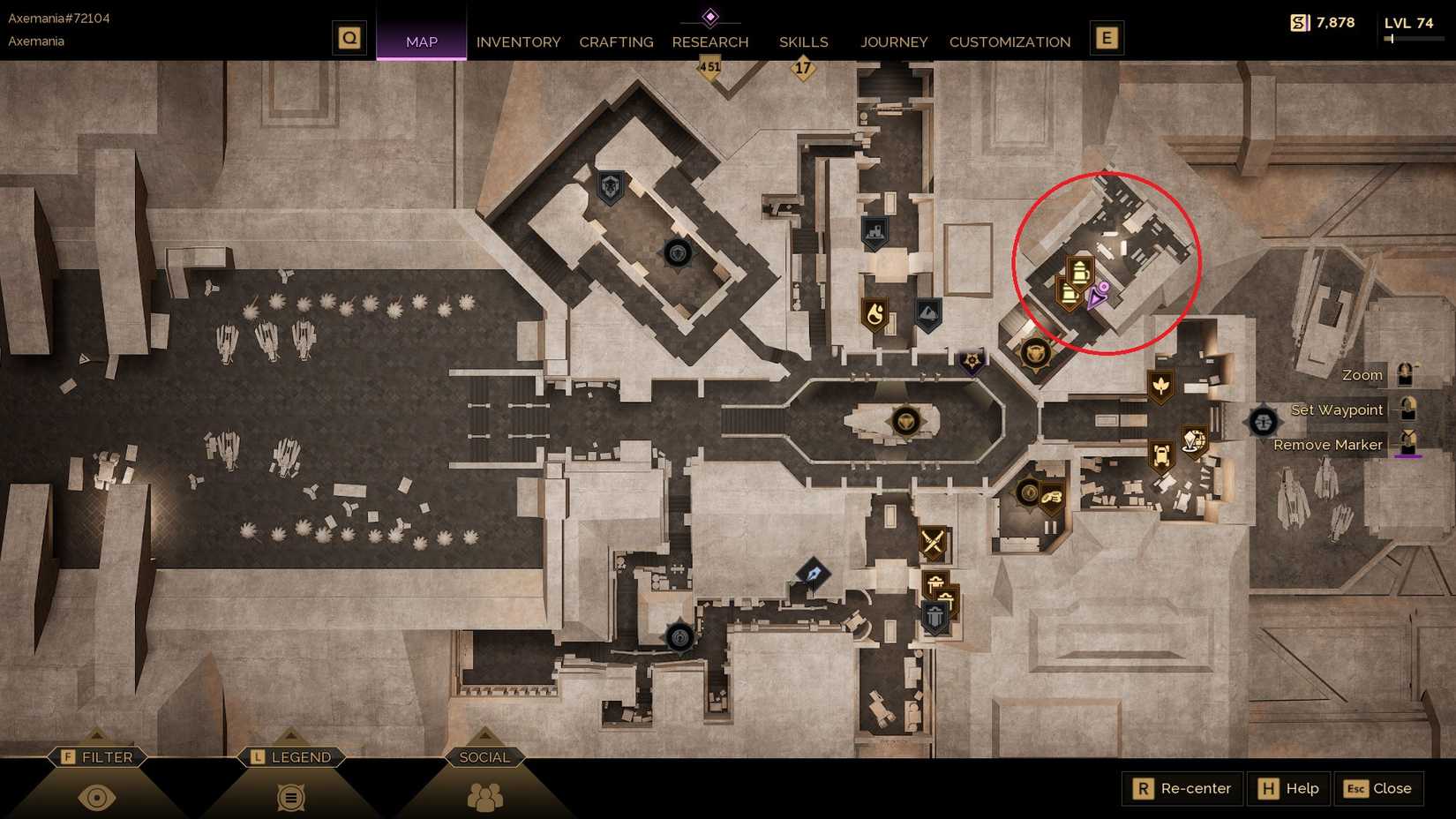Select Zoom from the map context menu

pyautogui.click(x=1360, y=374)
